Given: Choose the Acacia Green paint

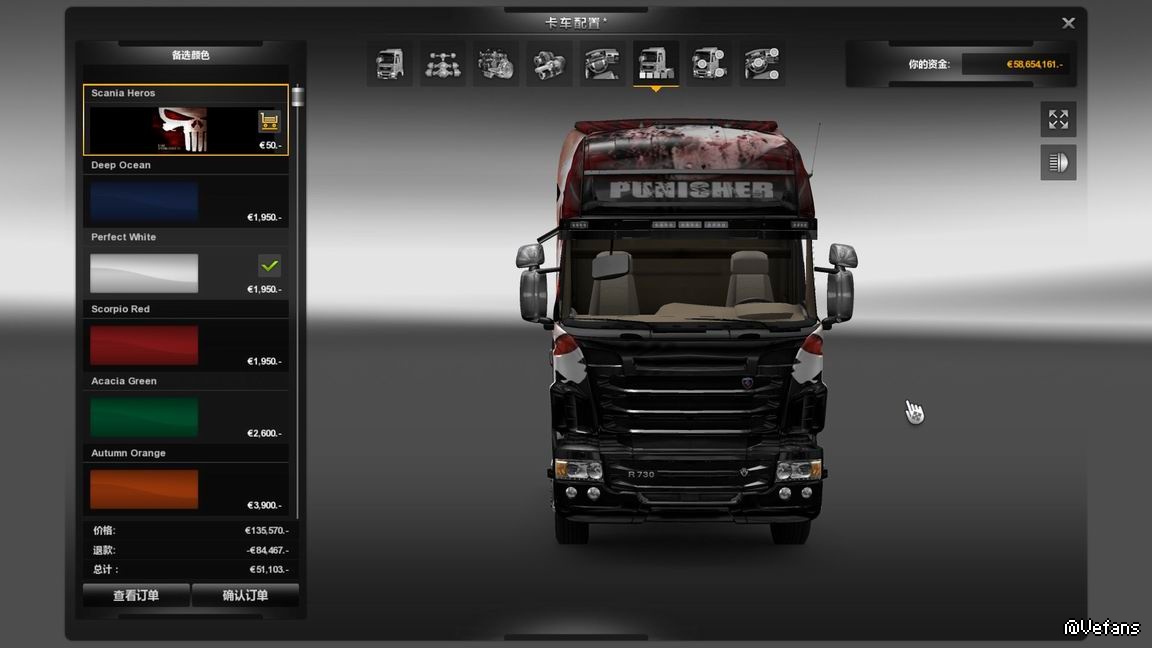Looking at the screenshot, I should point(144,417).
